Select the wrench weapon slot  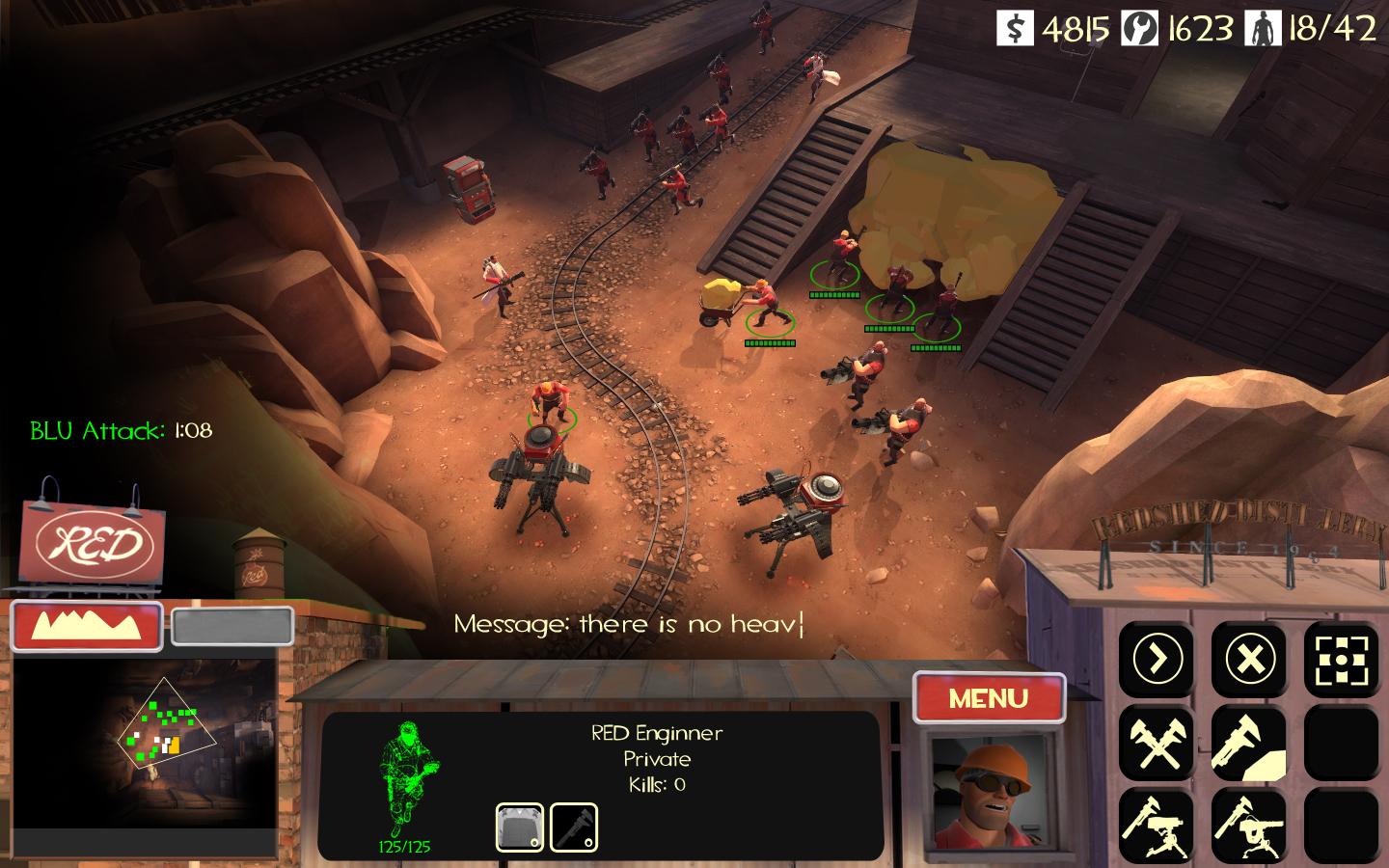click(574, 827)
